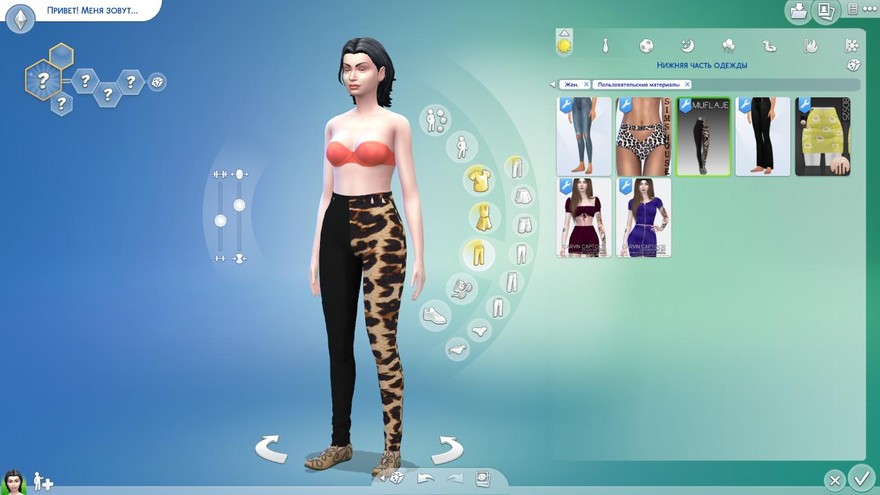This screenshot has height=495, width=880.
Task: Select the black flared pants thumbnail
Action: (763, 137)
